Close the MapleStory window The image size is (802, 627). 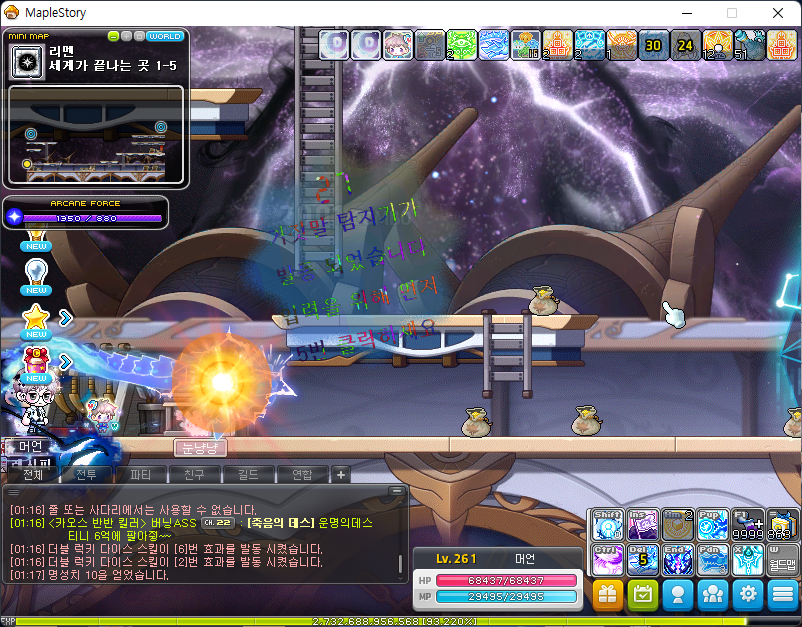[x=777, y=13]
